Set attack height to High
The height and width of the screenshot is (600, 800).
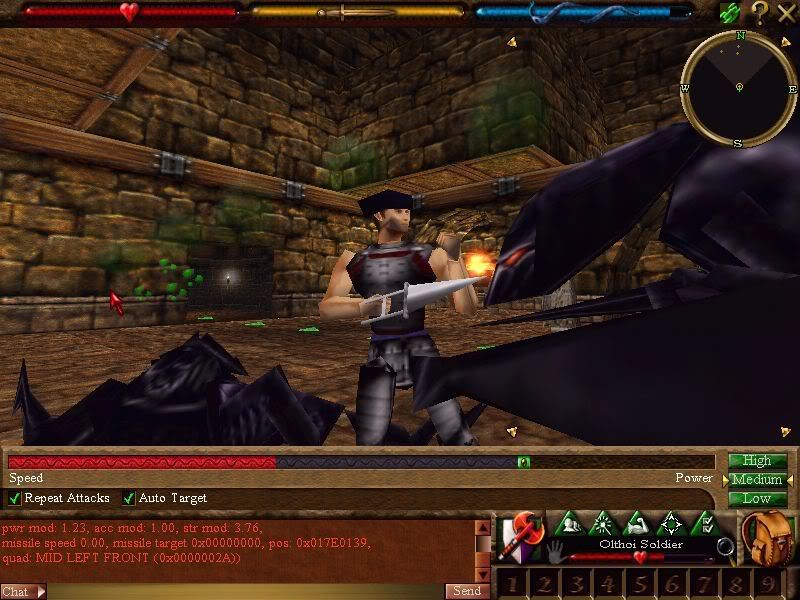tap(757, 461)
